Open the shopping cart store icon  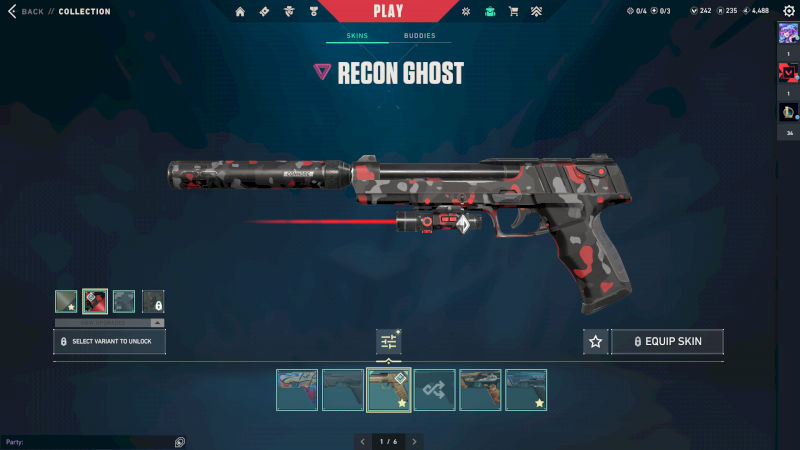(513, 12)
